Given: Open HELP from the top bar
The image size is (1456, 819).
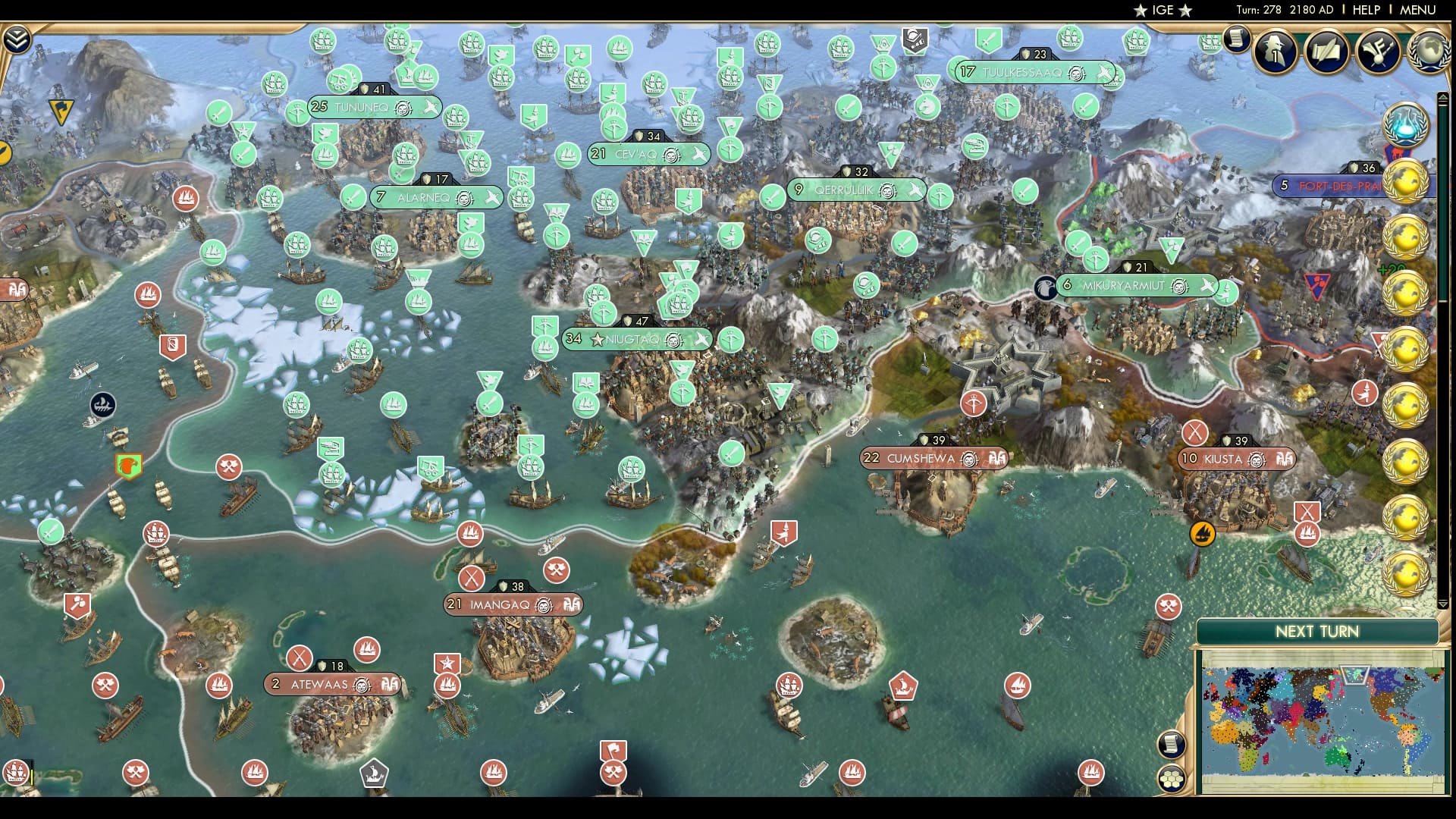Looking at the screenshot, I should [1365, 11].
